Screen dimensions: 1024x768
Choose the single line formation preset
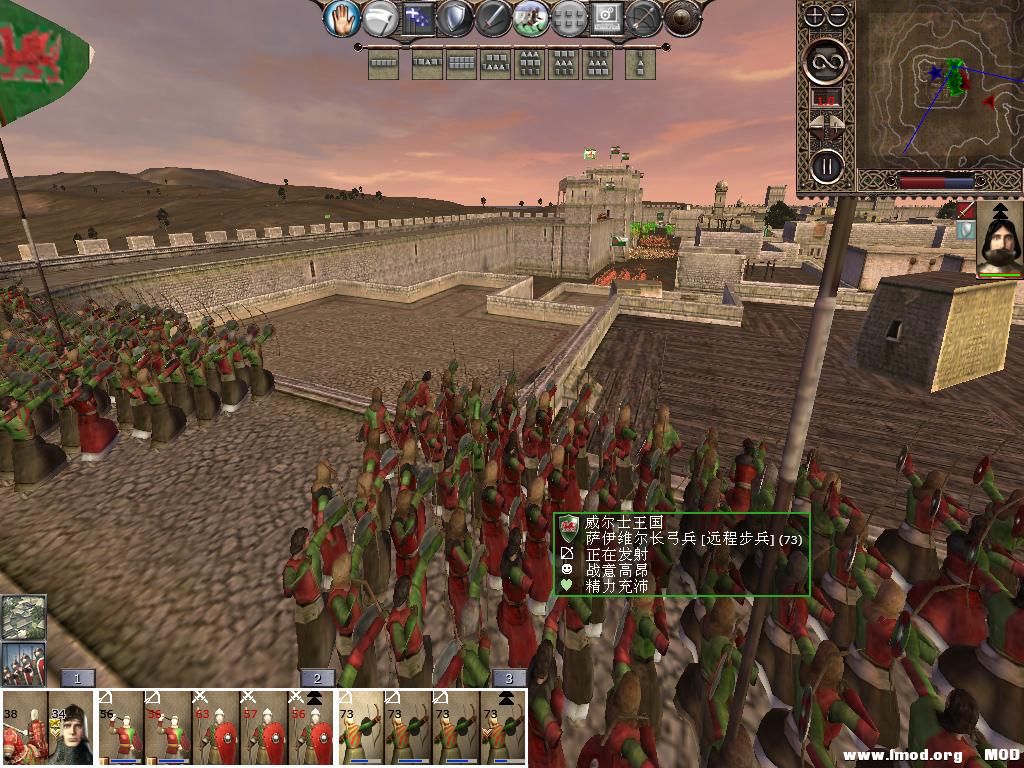(x=384, y=65)
